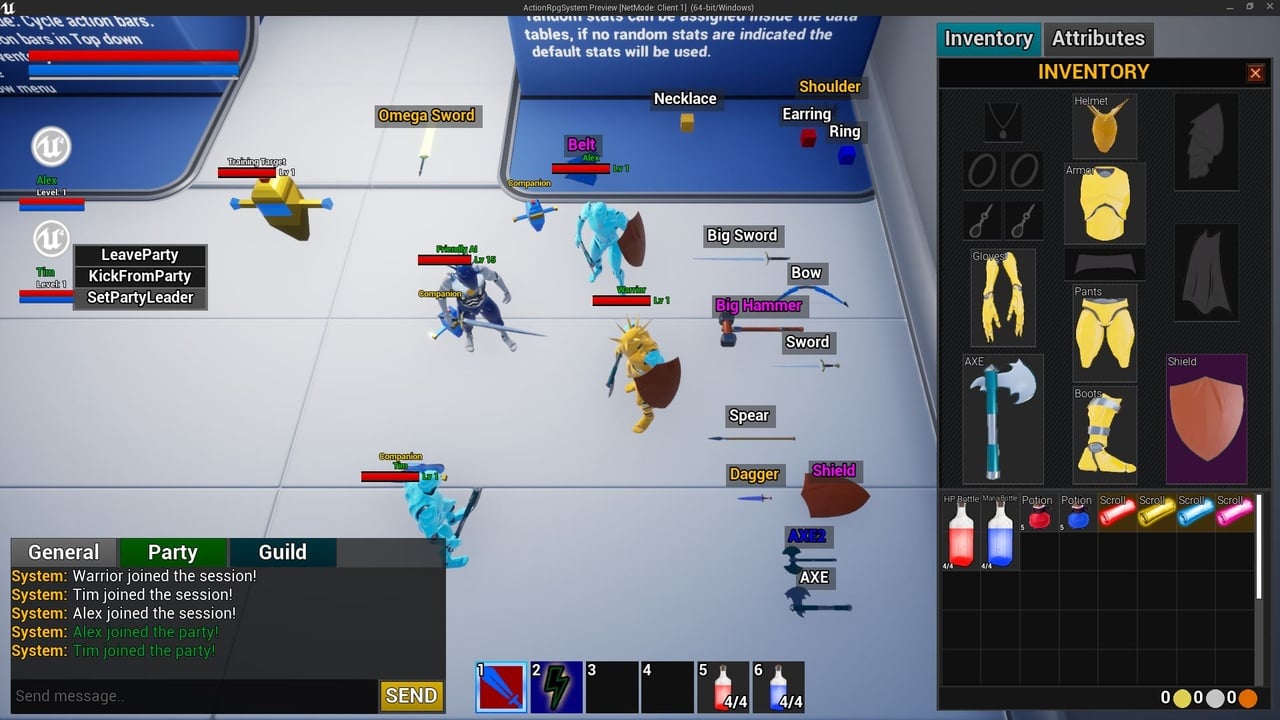Switch to the Attributes tab
Screen dimensions: 1280x720
pos(1097,39)
